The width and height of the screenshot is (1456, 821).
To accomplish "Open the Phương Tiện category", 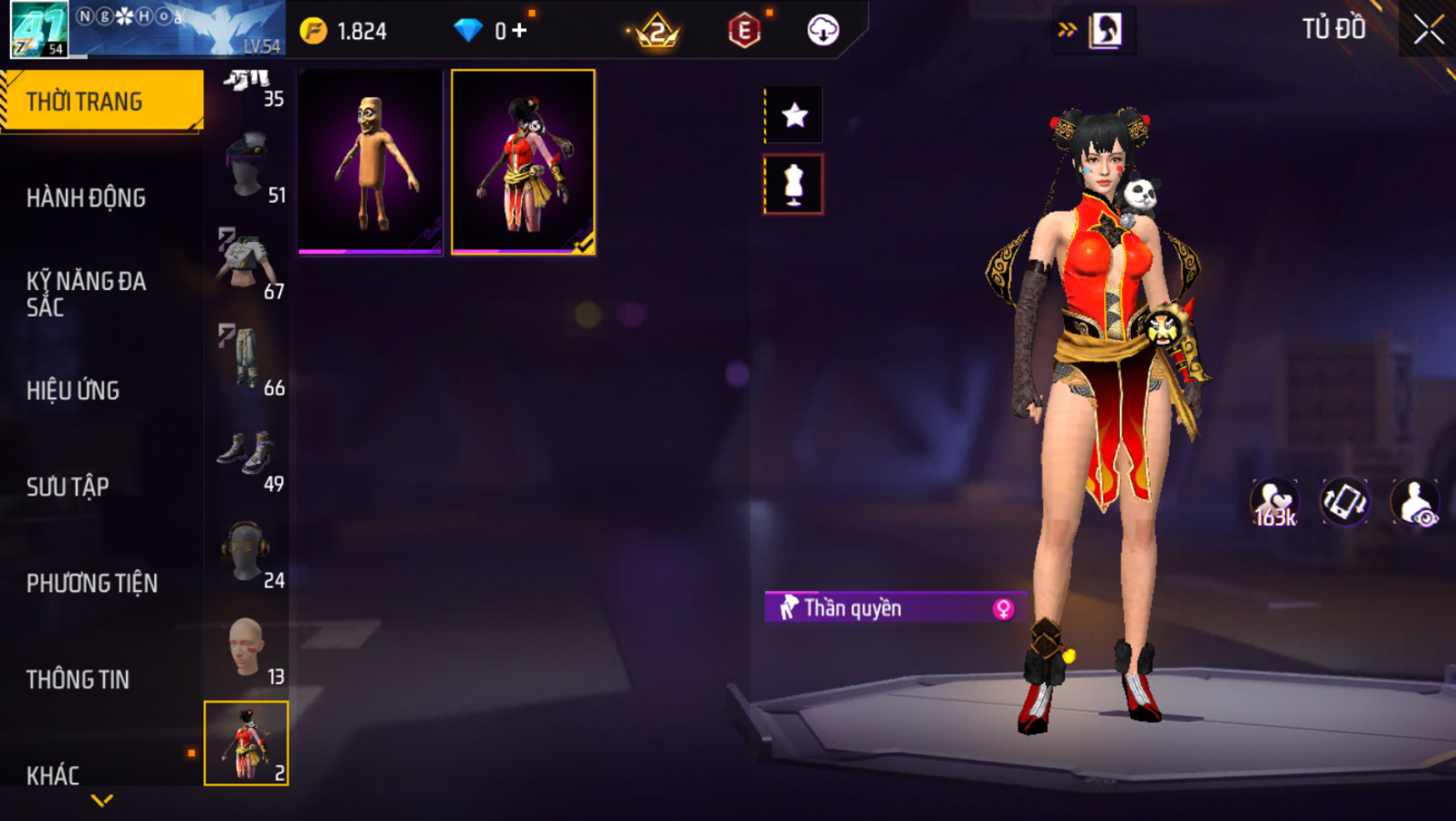I will pos(92,583).
